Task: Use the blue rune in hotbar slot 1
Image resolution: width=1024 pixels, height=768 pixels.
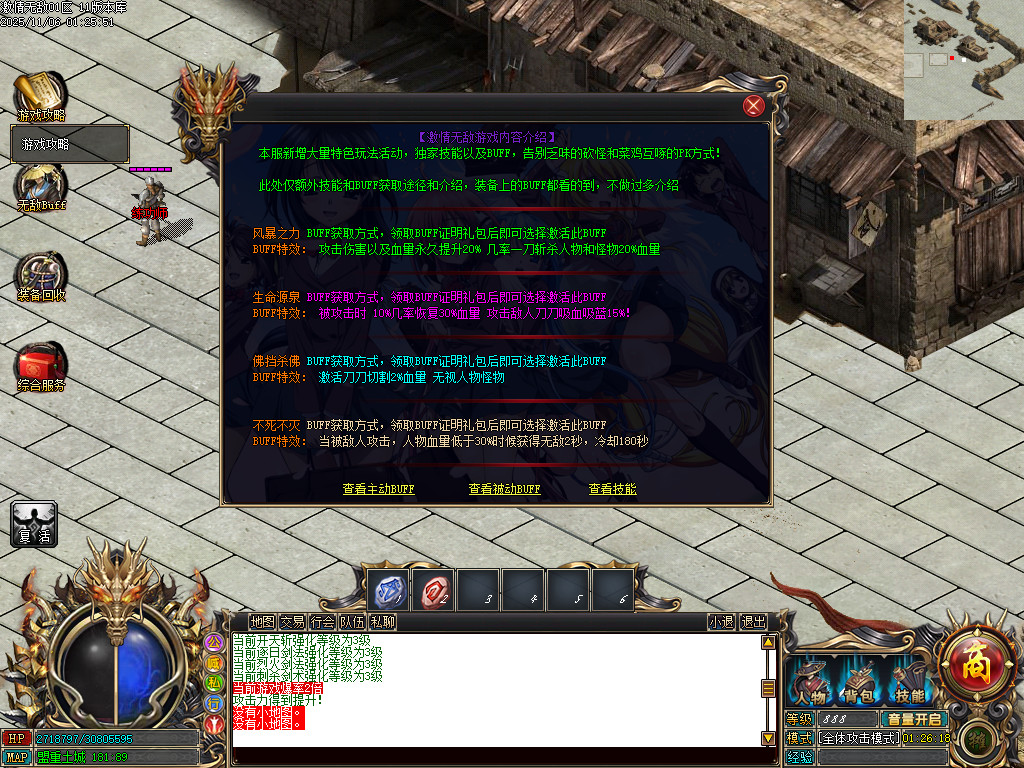Action: [x=389, y=589]
